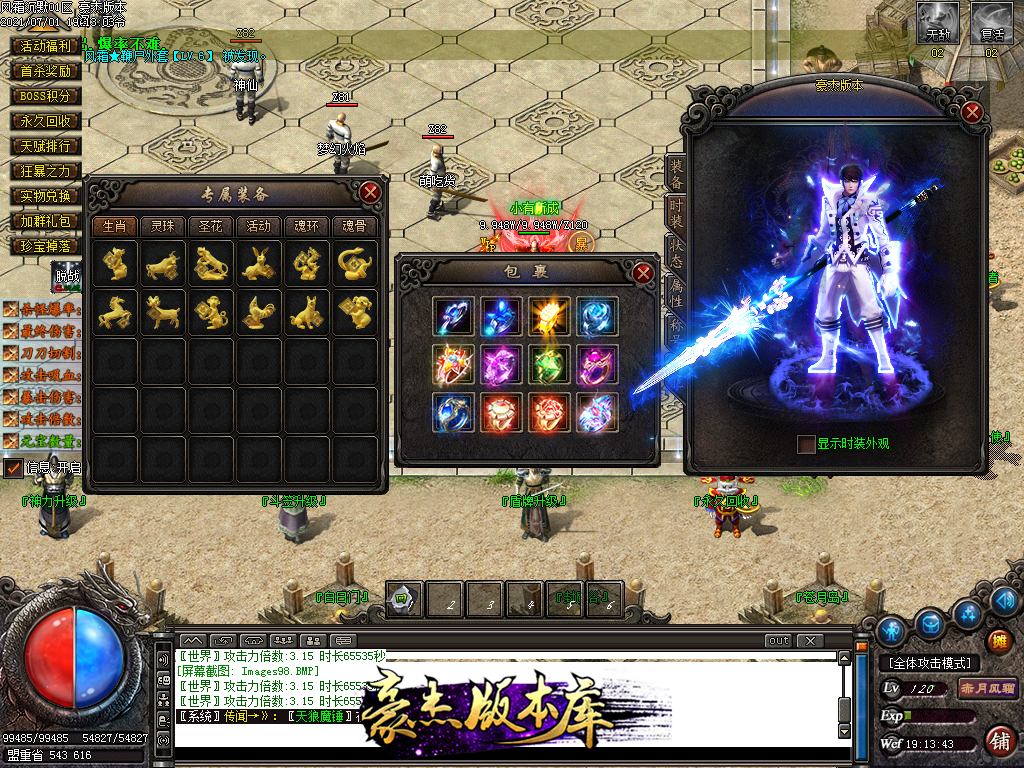The image size is (1024, 768).
Task: Pick the green gem ring in bag
Action: [548, 364]
